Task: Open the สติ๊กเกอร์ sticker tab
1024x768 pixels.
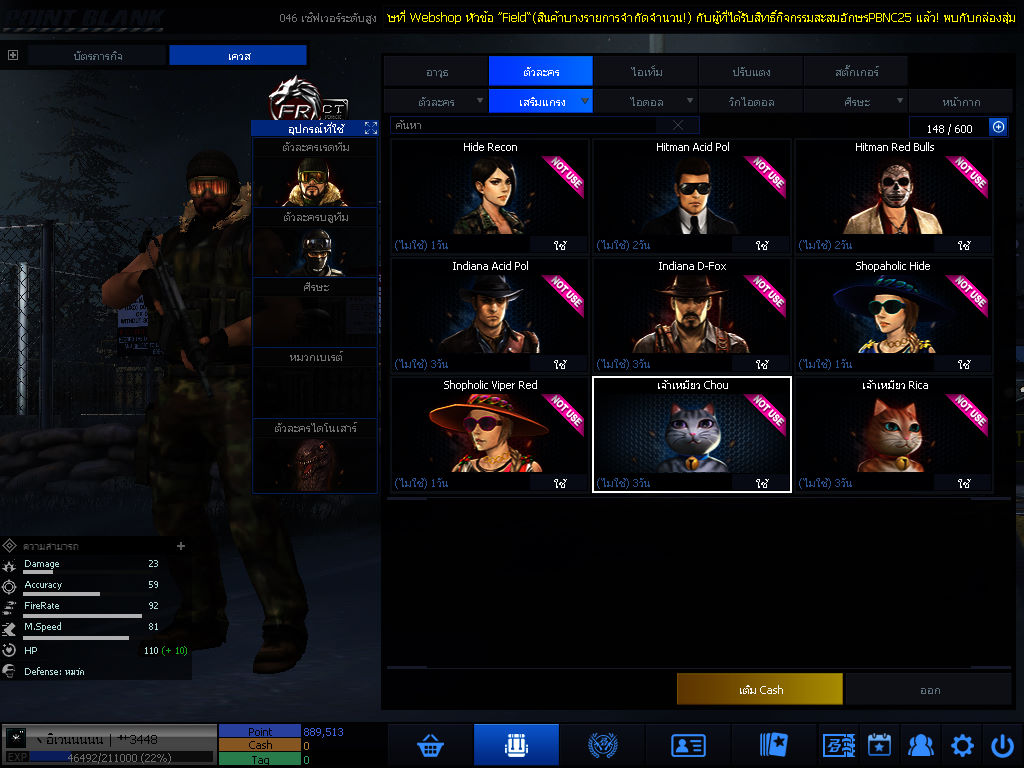Action: point(853,71)
